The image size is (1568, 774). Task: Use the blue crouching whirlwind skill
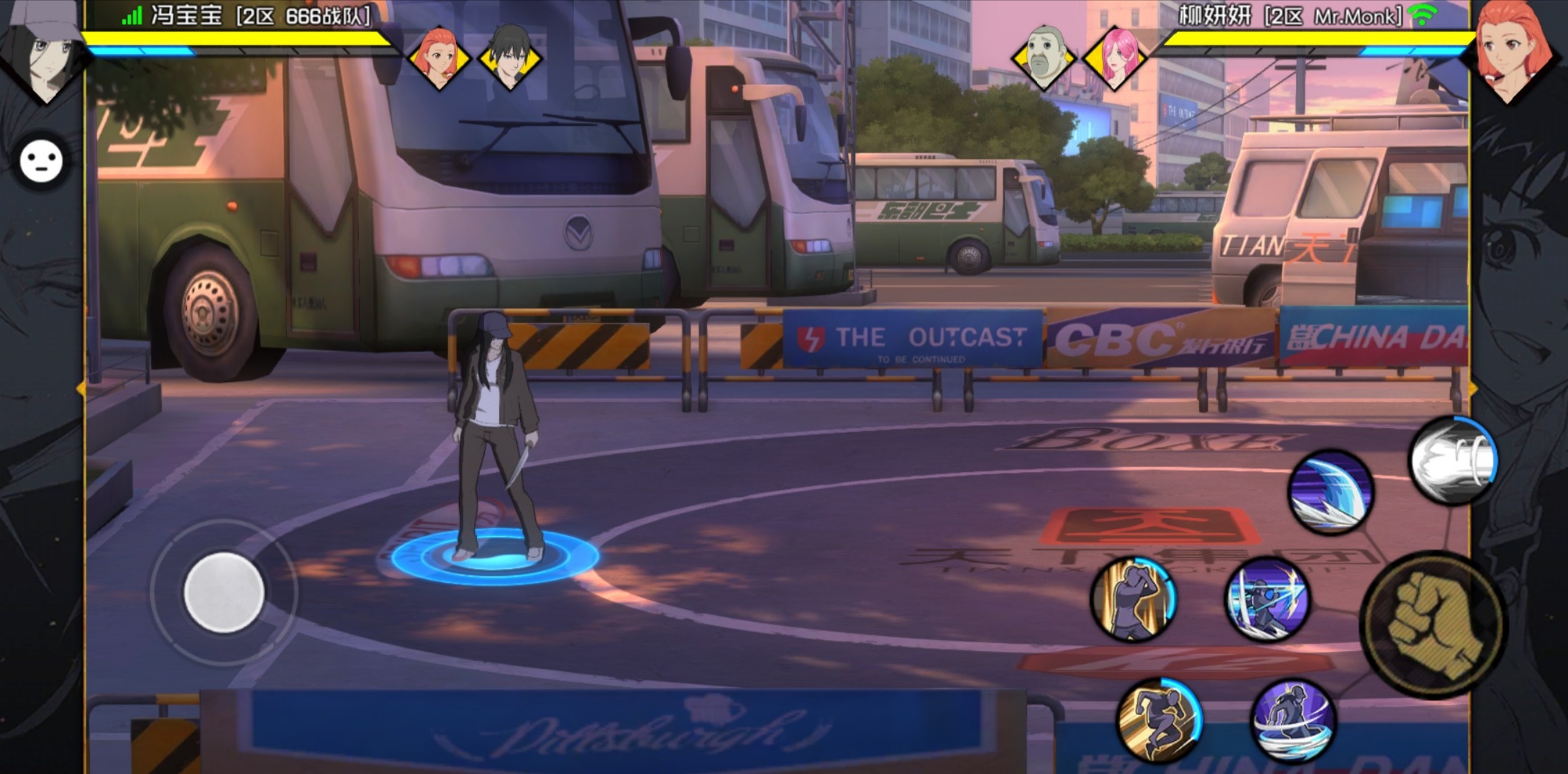click(1293, 719)
